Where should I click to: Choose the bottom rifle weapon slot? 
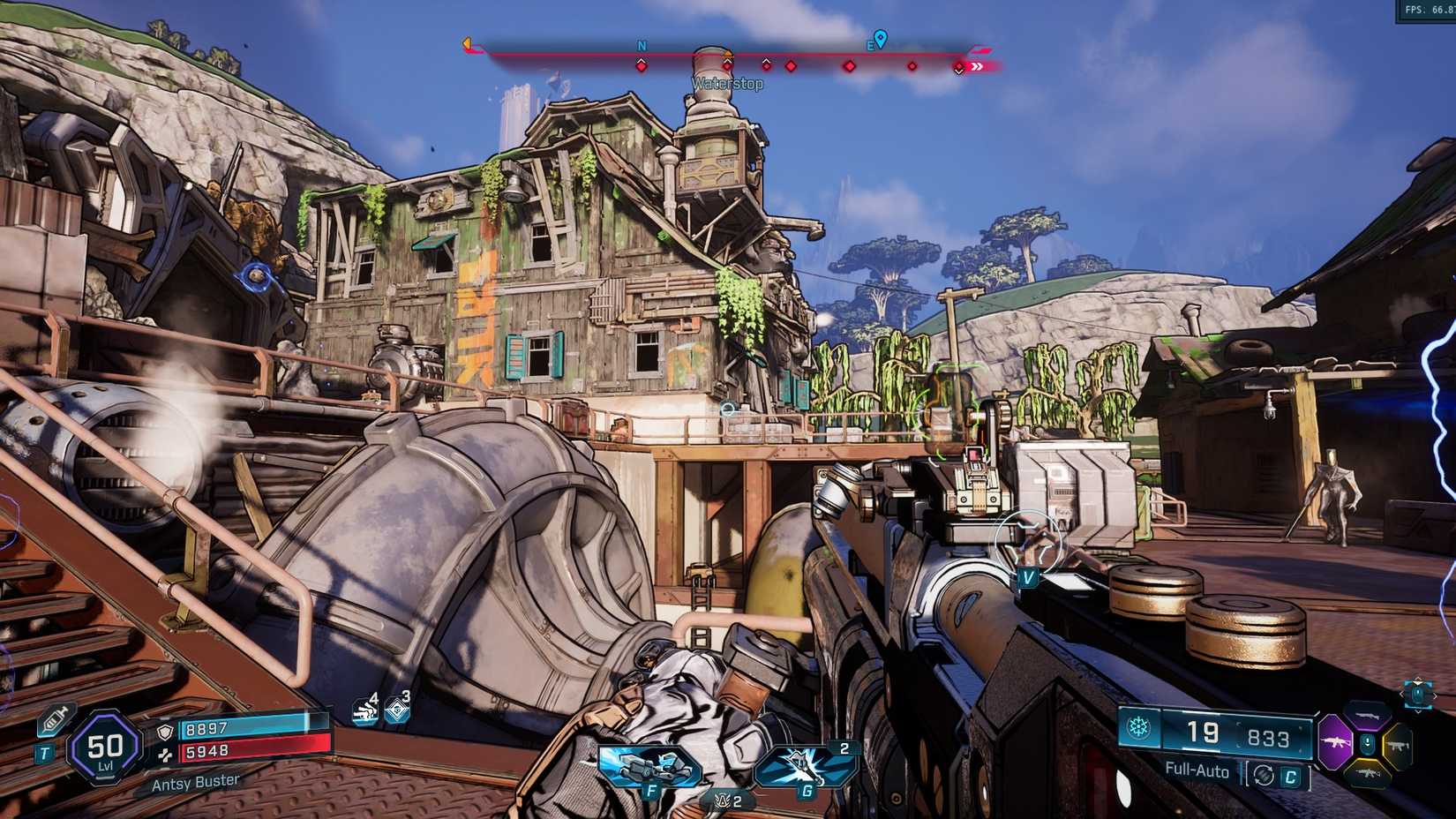click(1367, 774)
